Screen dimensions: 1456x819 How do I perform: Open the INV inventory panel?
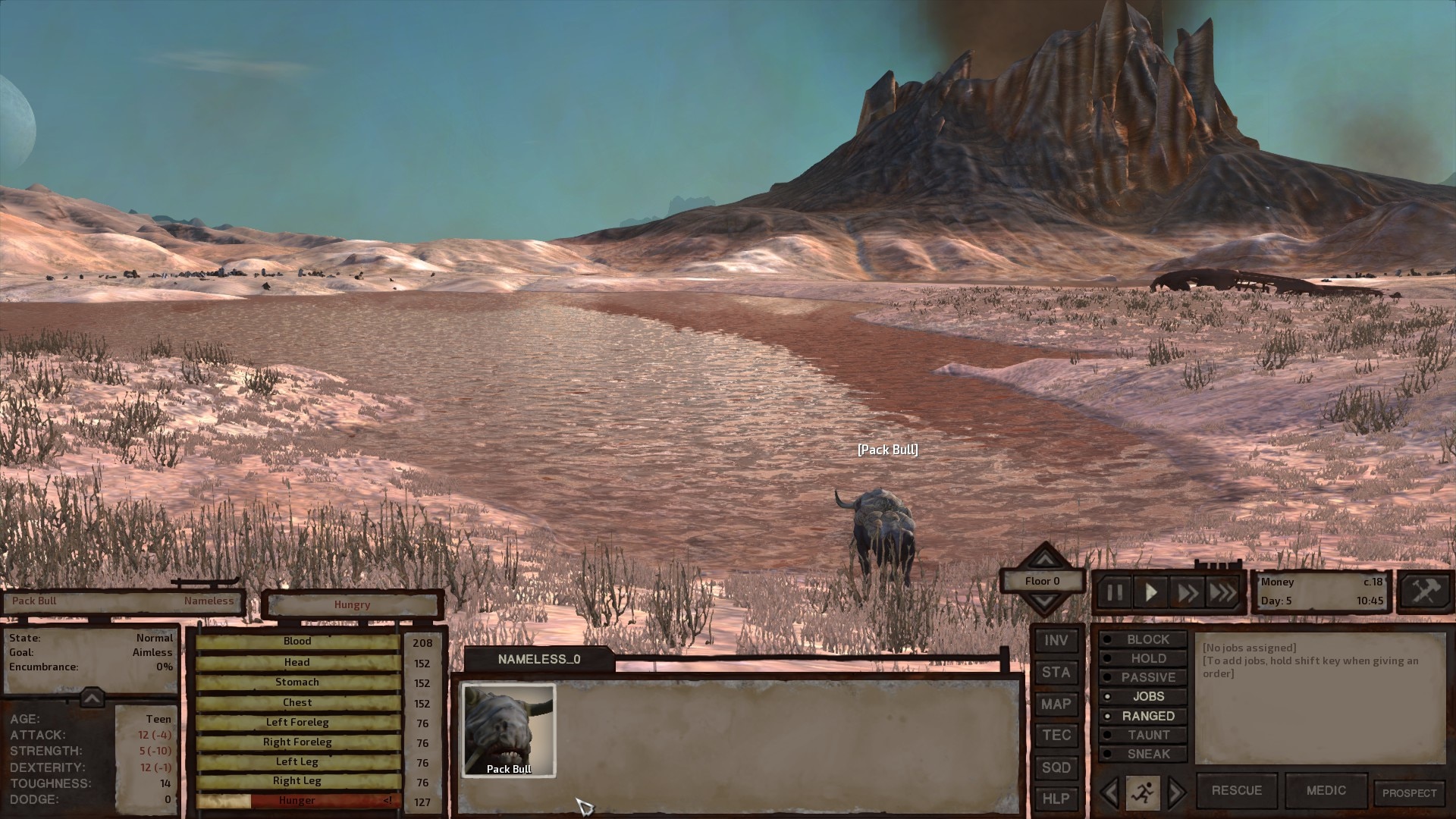(1056, 641)
